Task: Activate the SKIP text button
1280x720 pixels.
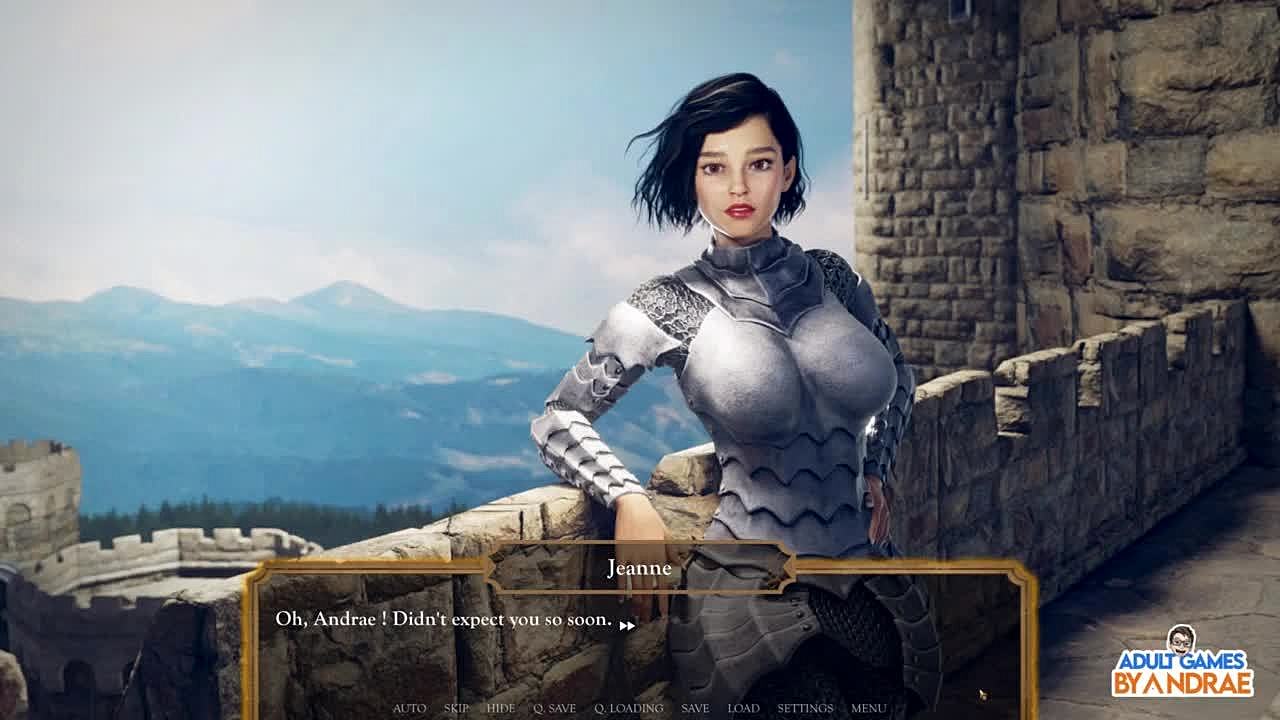Action: [456, 708]
